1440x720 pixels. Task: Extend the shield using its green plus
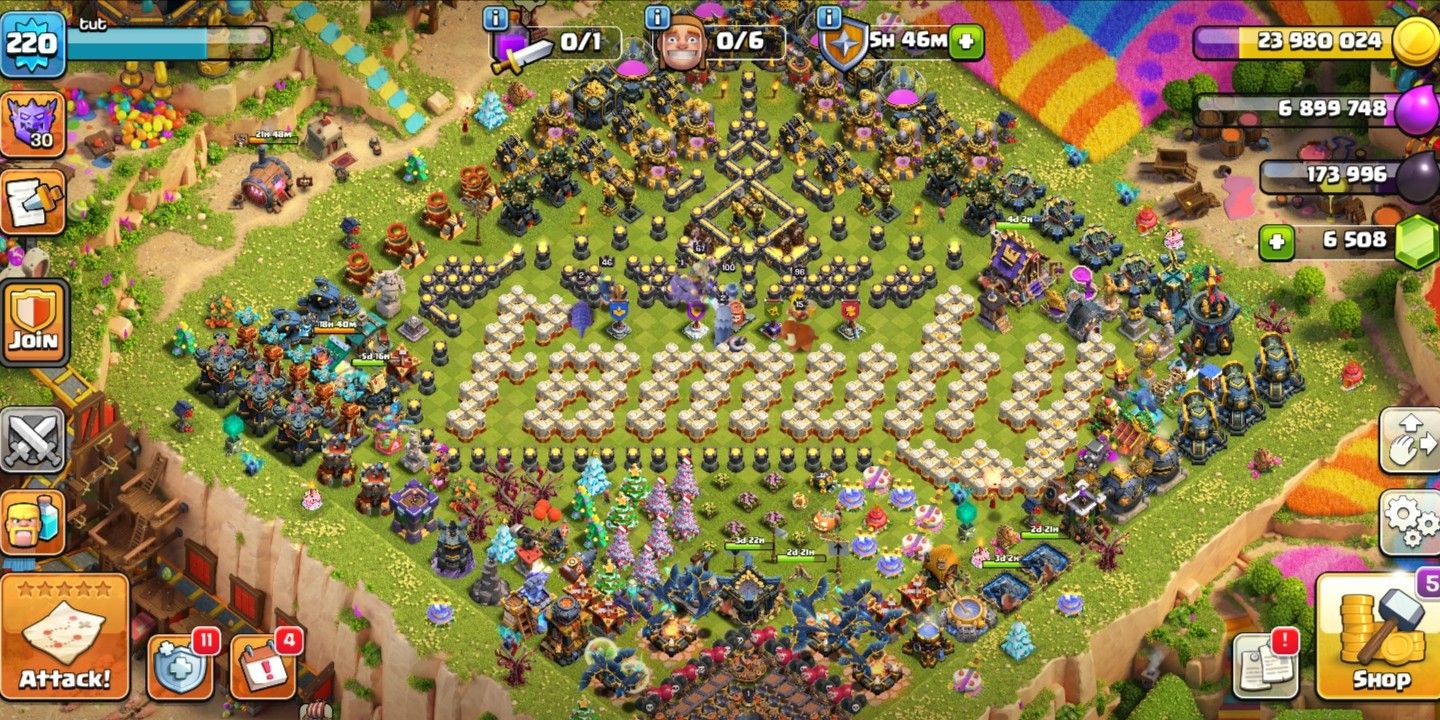pos(966,41)
